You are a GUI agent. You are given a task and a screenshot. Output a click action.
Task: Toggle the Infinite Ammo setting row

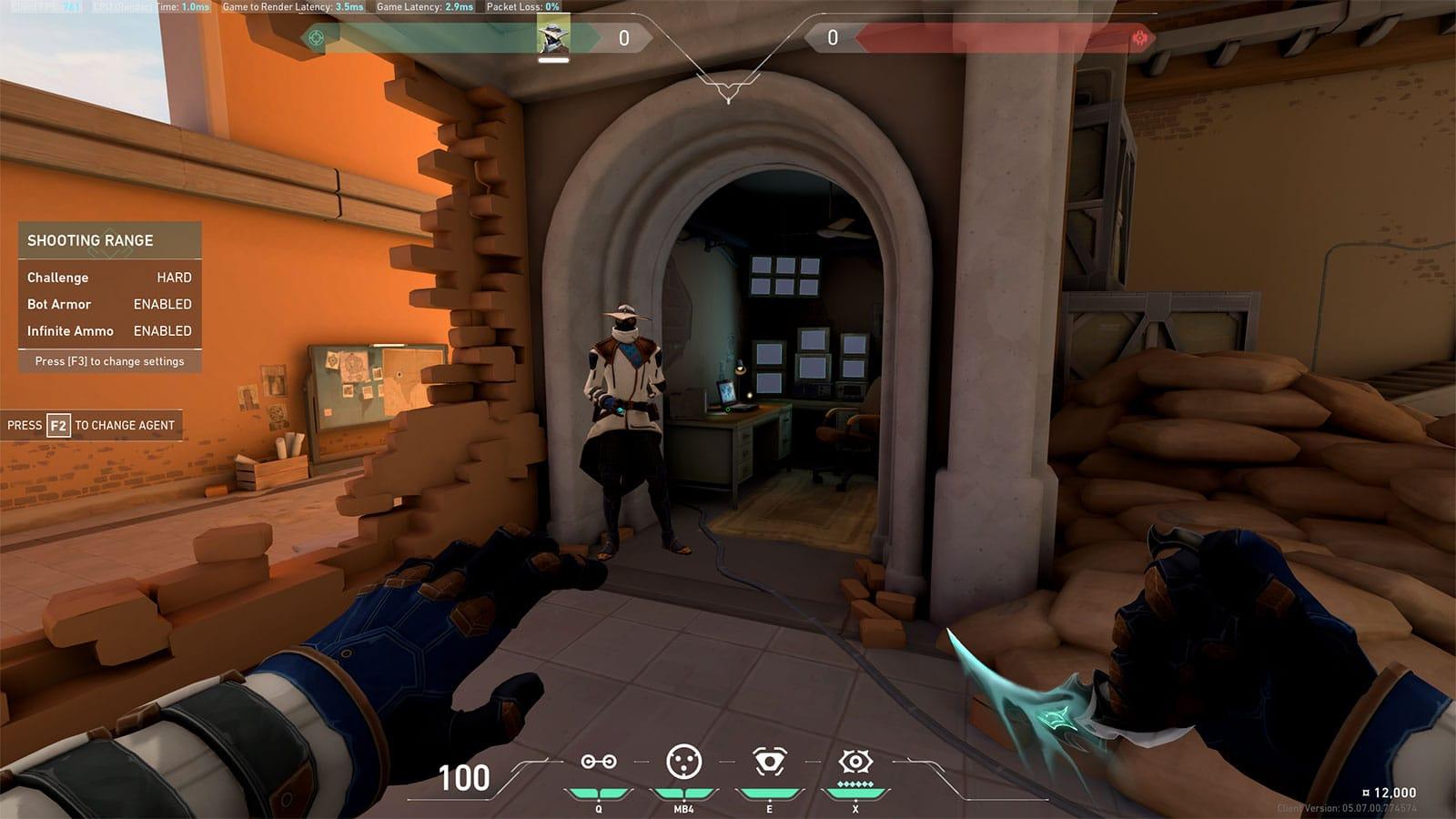[109, 331]
